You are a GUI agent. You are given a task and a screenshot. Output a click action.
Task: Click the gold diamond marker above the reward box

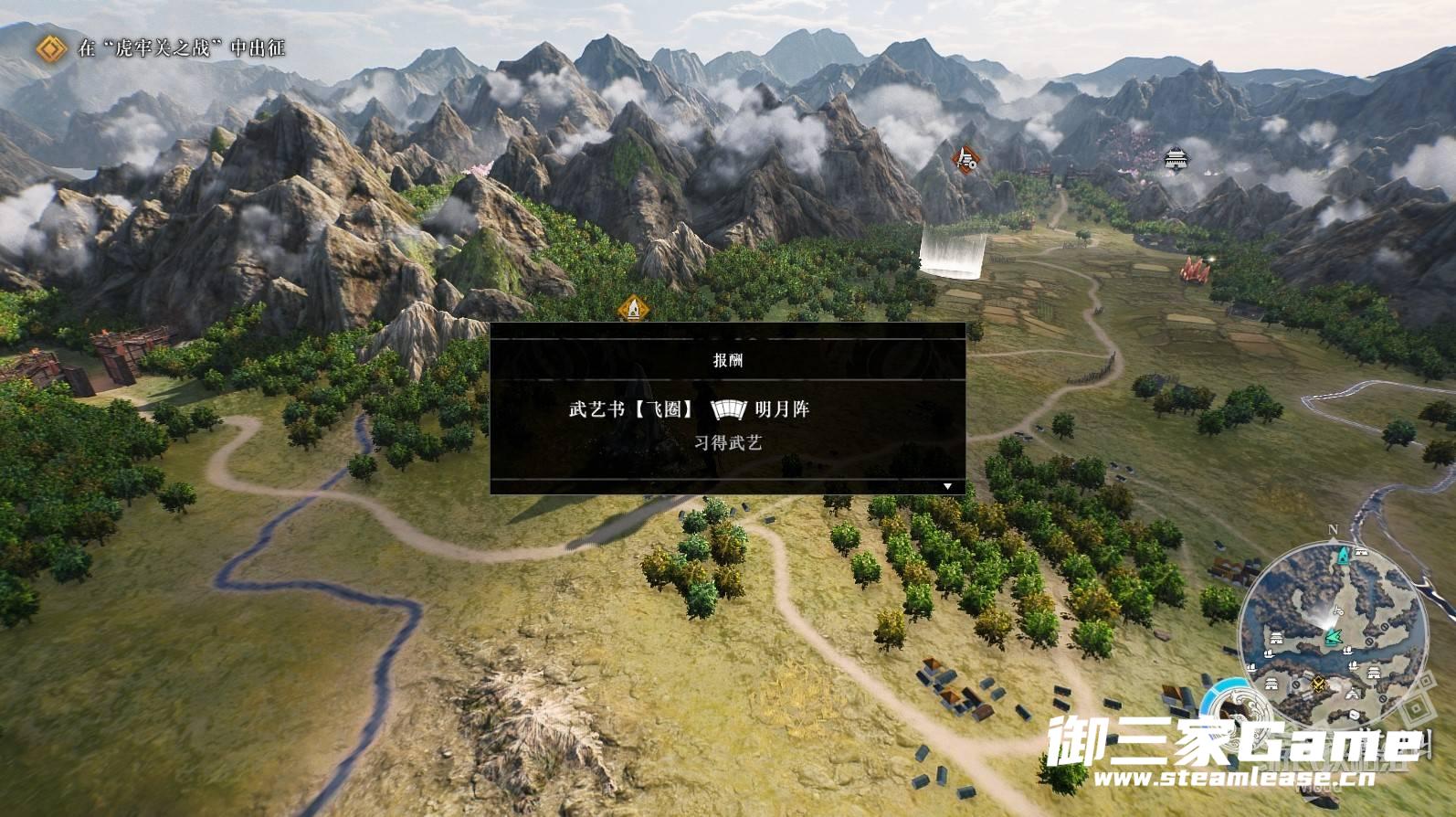(632, 309)
